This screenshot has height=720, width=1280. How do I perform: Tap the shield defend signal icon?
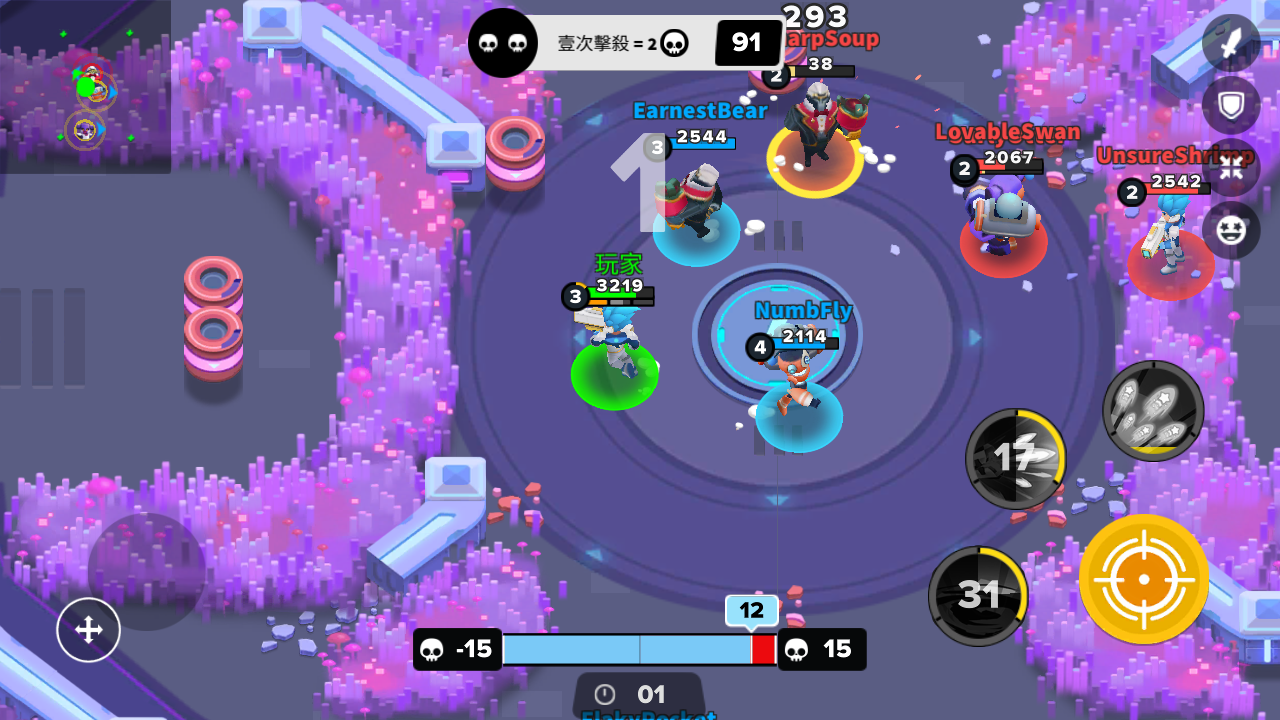click(1231, 105)
